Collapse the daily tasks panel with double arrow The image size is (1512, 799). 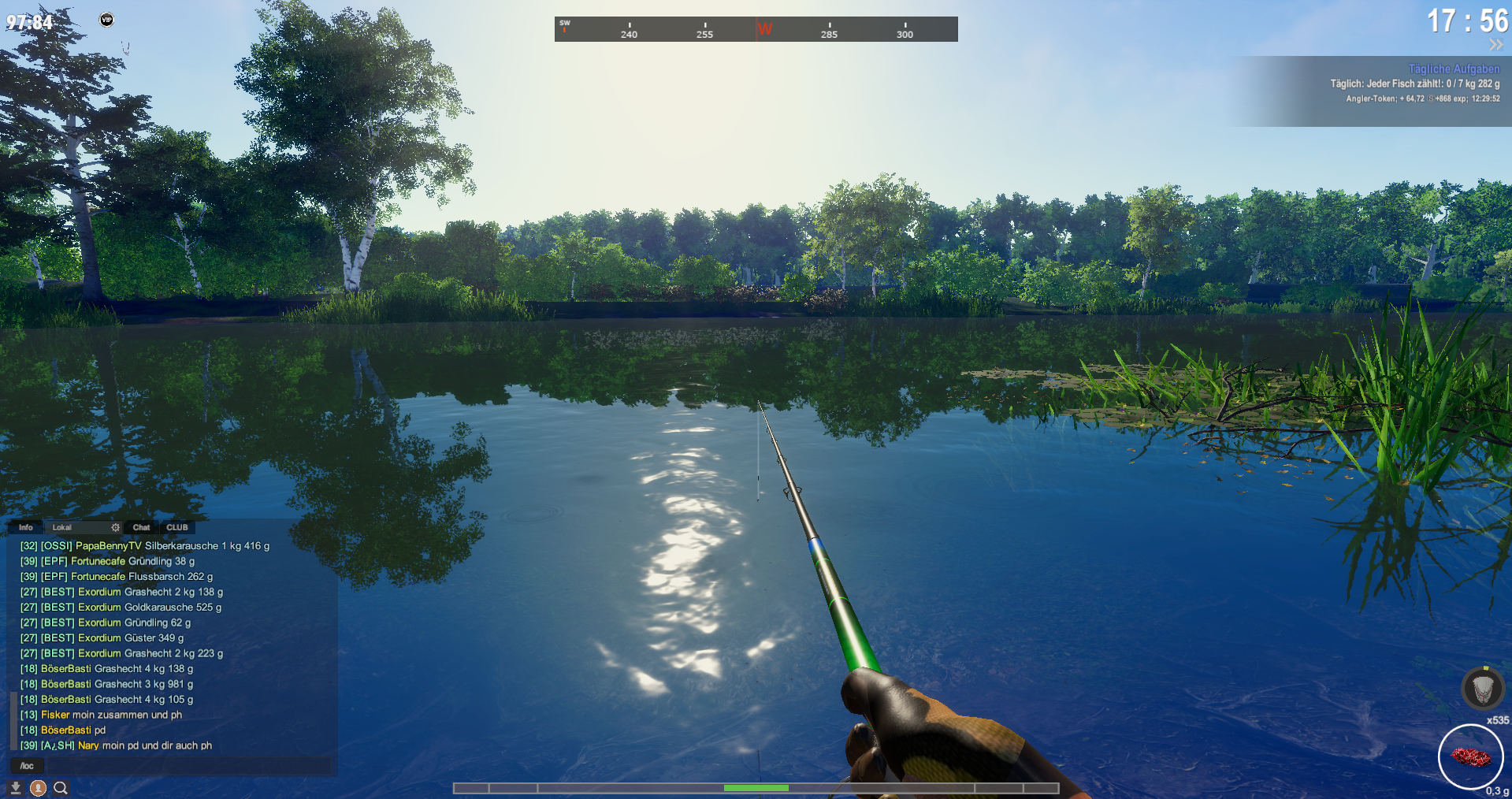click(x=1495, y=45)
